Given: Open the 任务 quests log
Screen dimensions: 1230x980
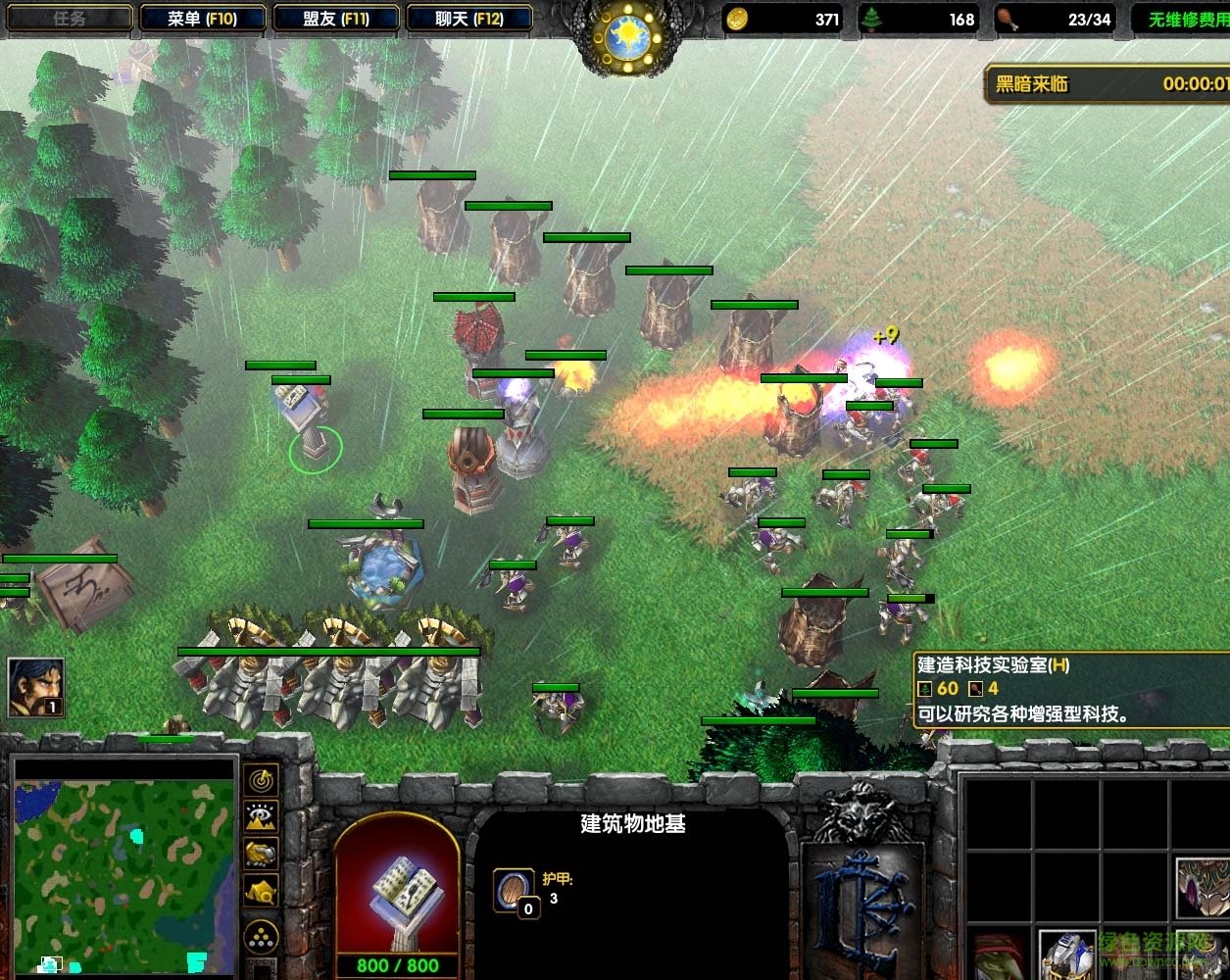Looking at the screenshot, I should click(69, 18).
